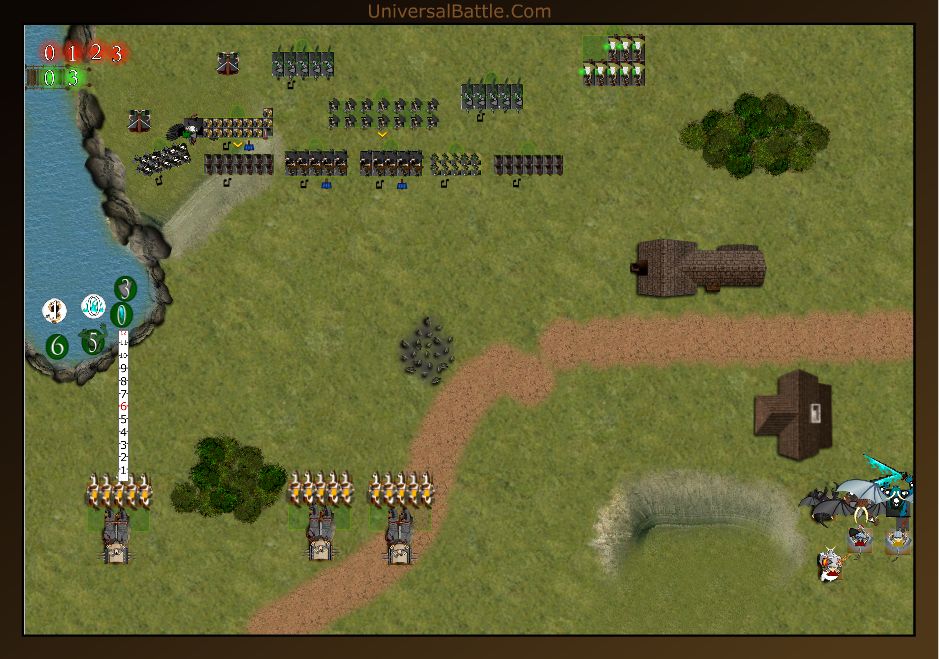Pick the red 2 counter token
Screen dimensions: 939x659
pos(96,52)
